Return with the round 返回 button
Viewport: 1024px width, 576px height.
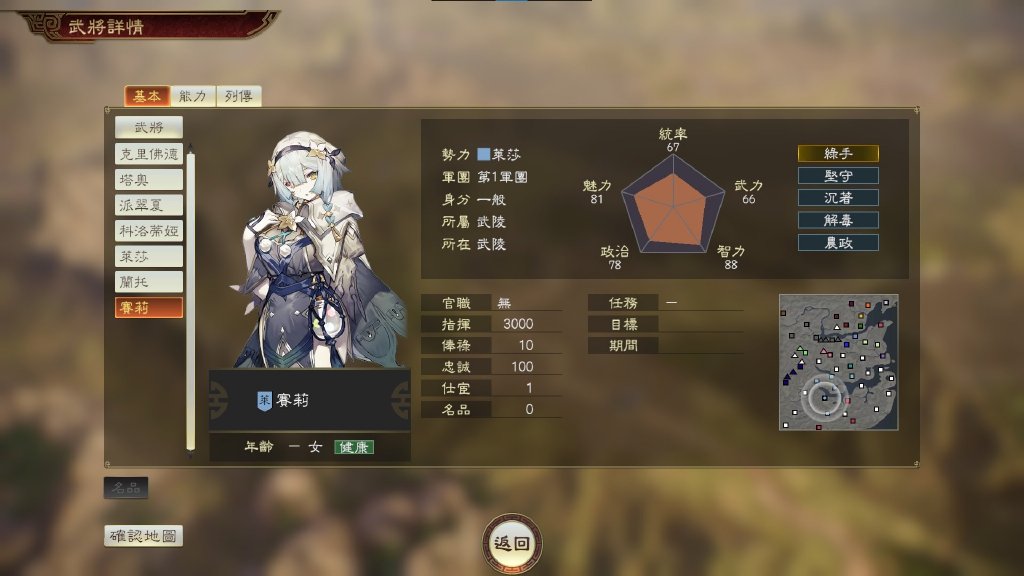tap(513, 543)
